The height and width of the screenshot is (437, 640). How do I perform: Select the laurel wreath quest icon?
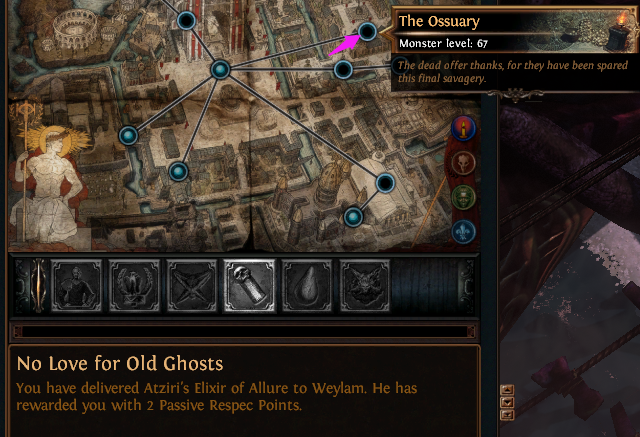pos(136,283)
